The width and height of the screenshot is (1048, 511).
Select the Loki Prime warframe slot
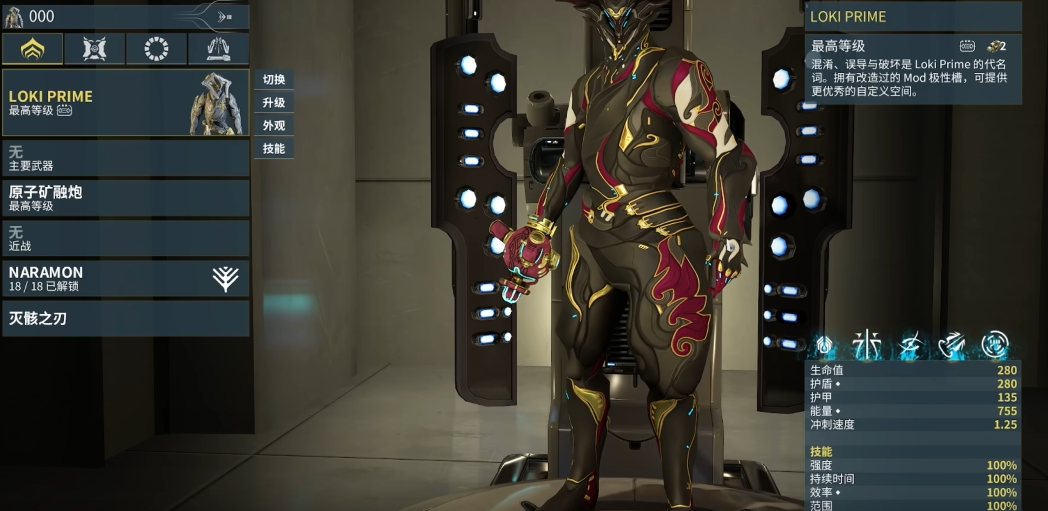pos(125,103)
